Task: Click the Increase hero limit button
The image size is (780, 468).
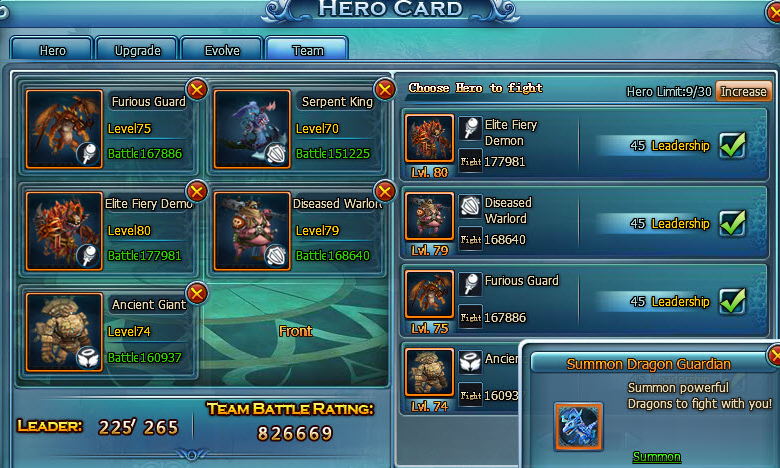Action: coord(743,91)
